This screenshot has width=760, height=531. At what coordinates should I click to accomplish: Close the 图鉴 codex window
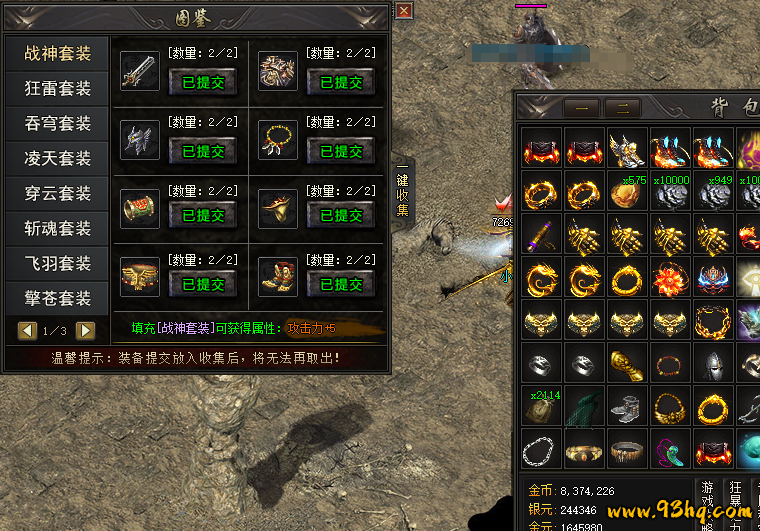click(404, 10)
